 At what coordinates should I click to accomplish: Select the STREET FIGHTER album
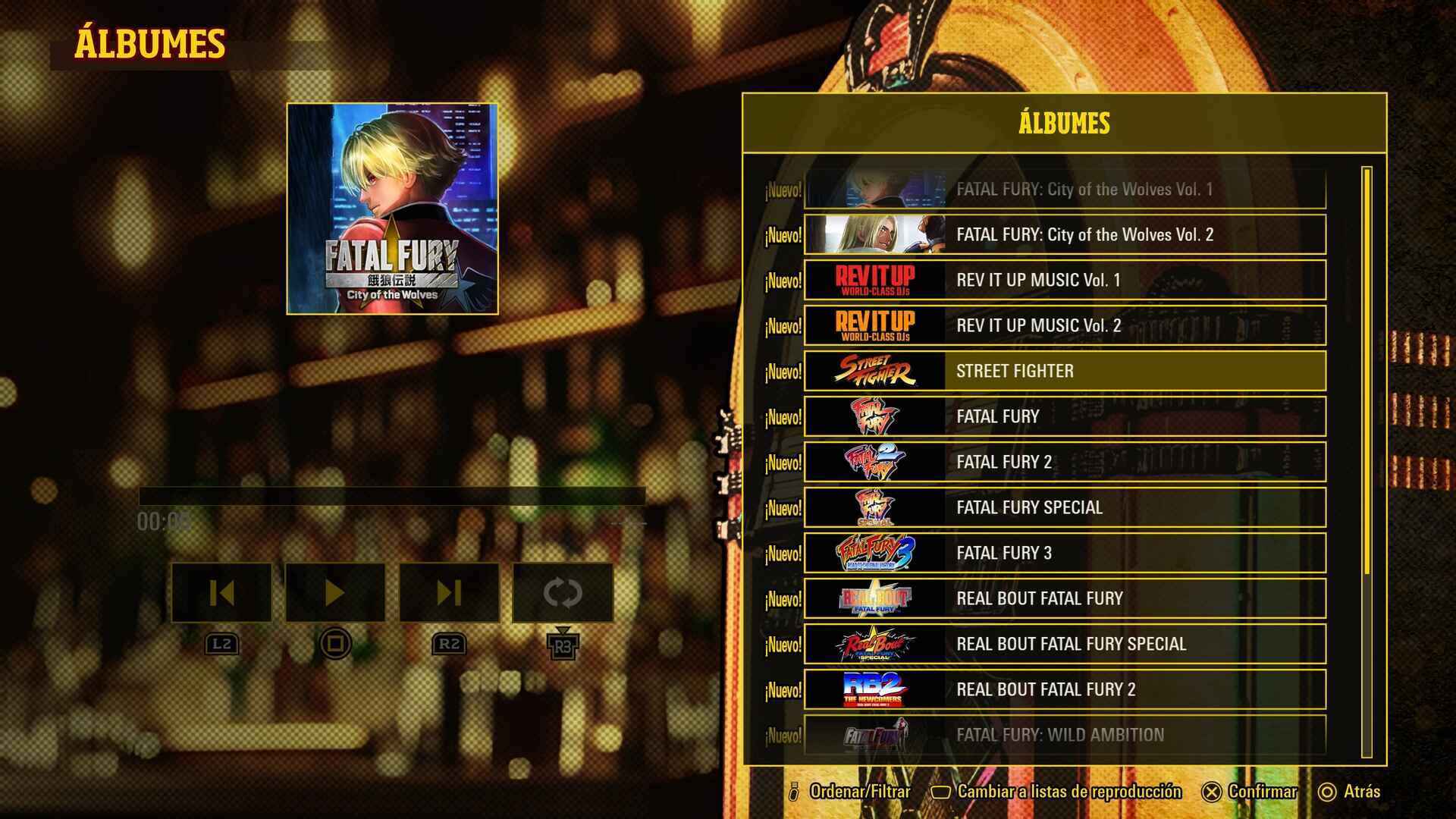(1065, 371)
